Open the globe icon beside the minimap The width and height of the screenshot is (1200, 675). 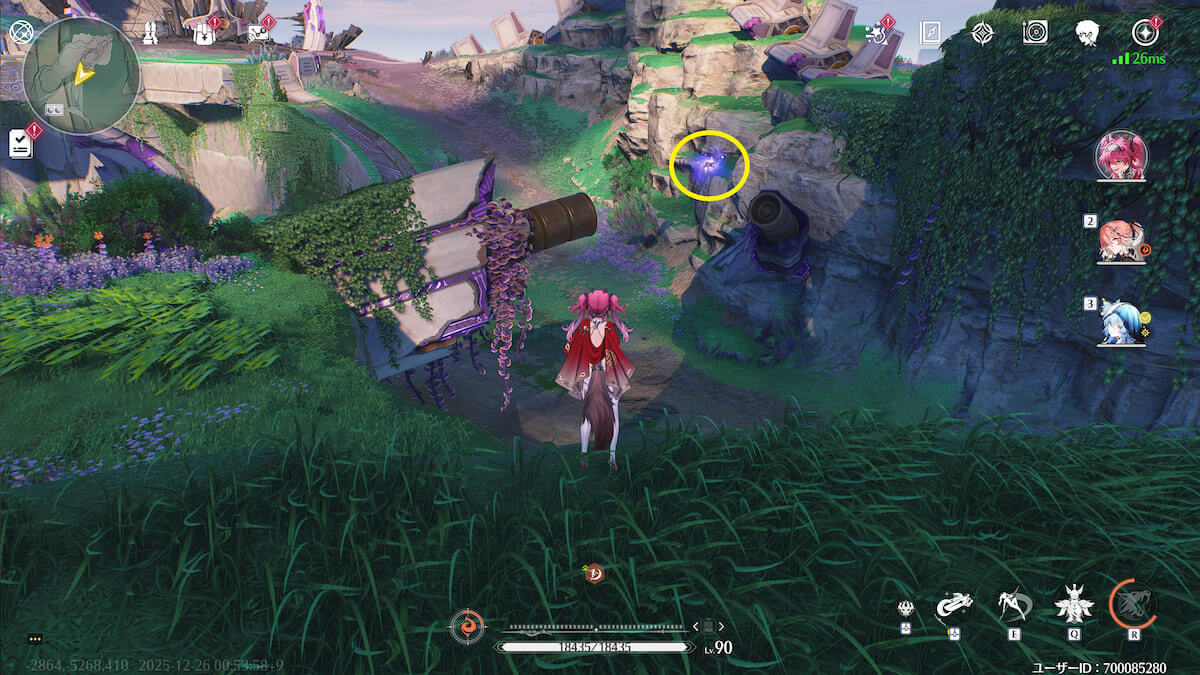[20, 33]
